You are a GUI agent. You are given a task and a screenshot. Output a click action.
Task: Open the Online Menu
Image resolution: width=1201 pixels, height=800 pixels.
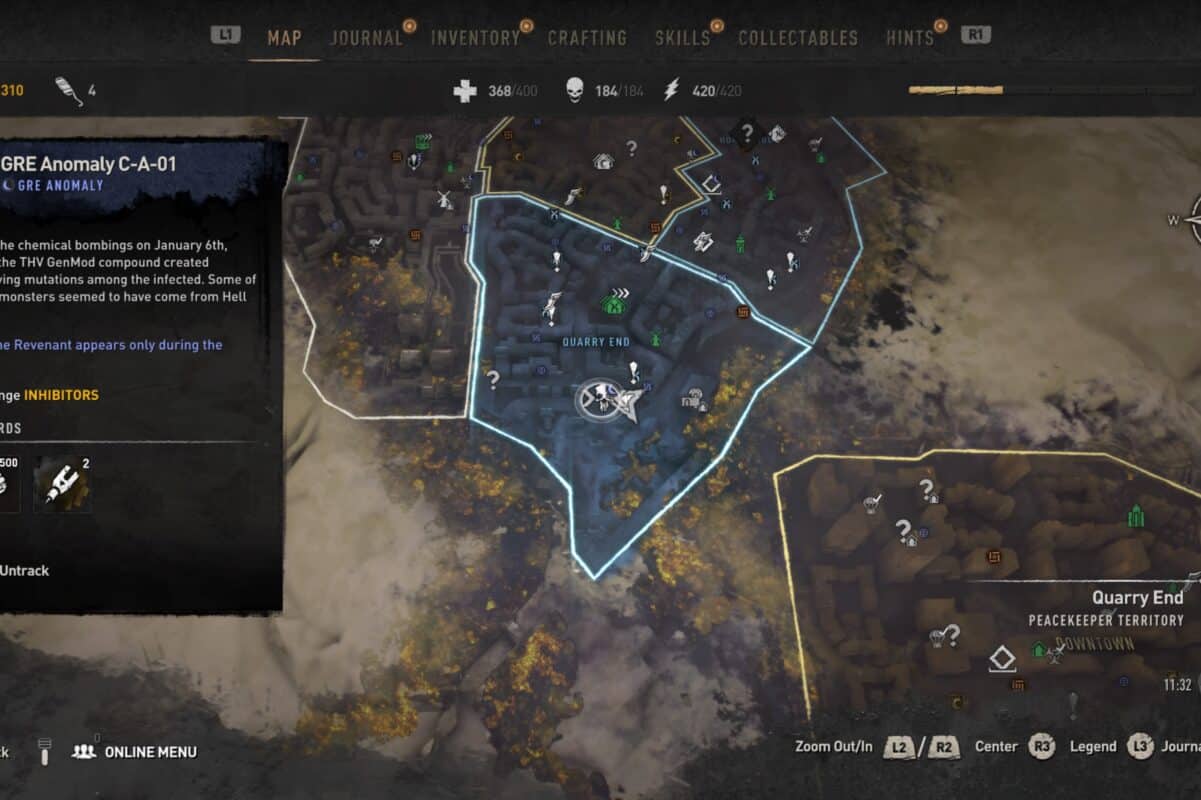click(150, 752)
